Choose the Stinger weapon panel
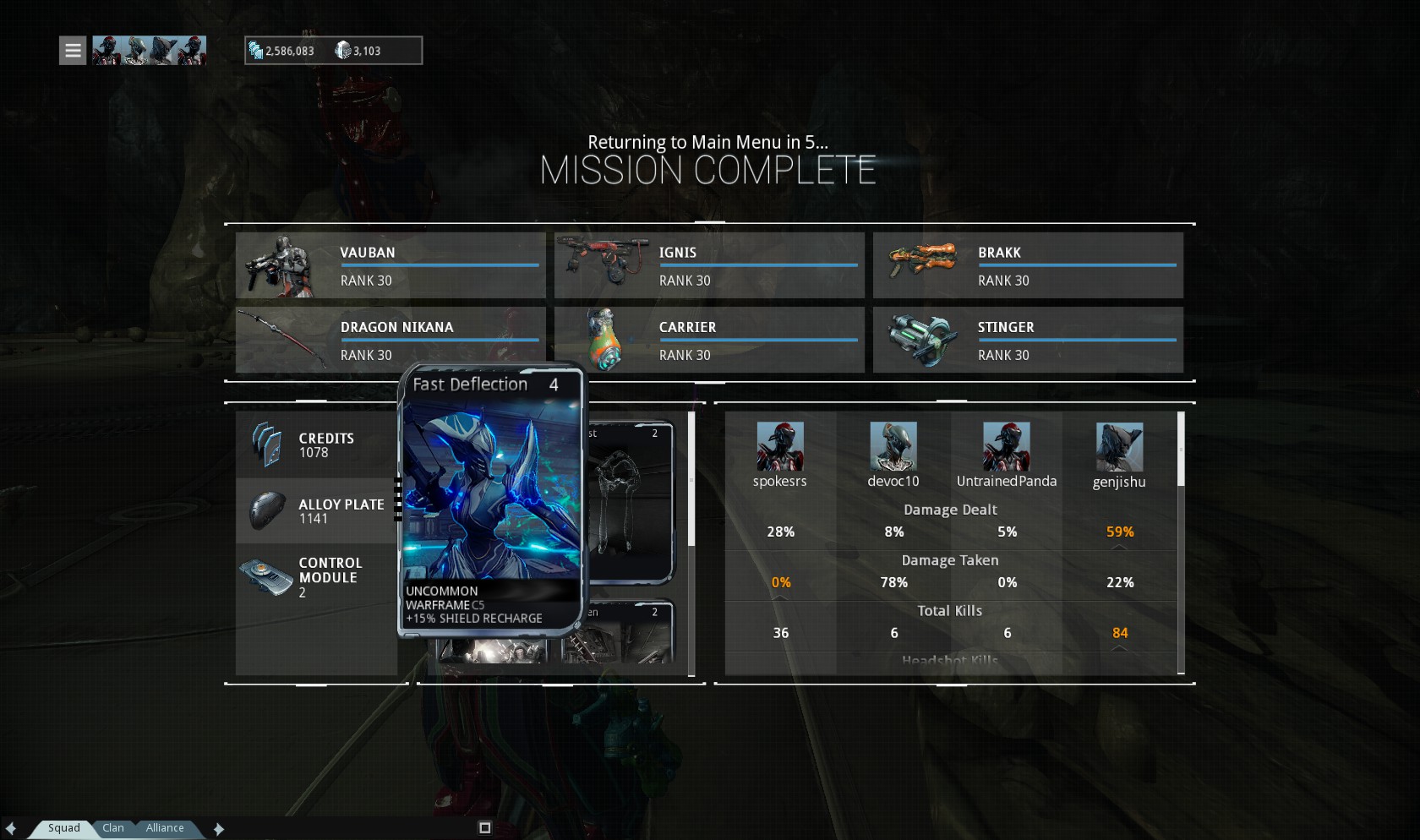The width and height of the screenshot is (1420, 840). pyautogui.click(x=1028, y=340)
